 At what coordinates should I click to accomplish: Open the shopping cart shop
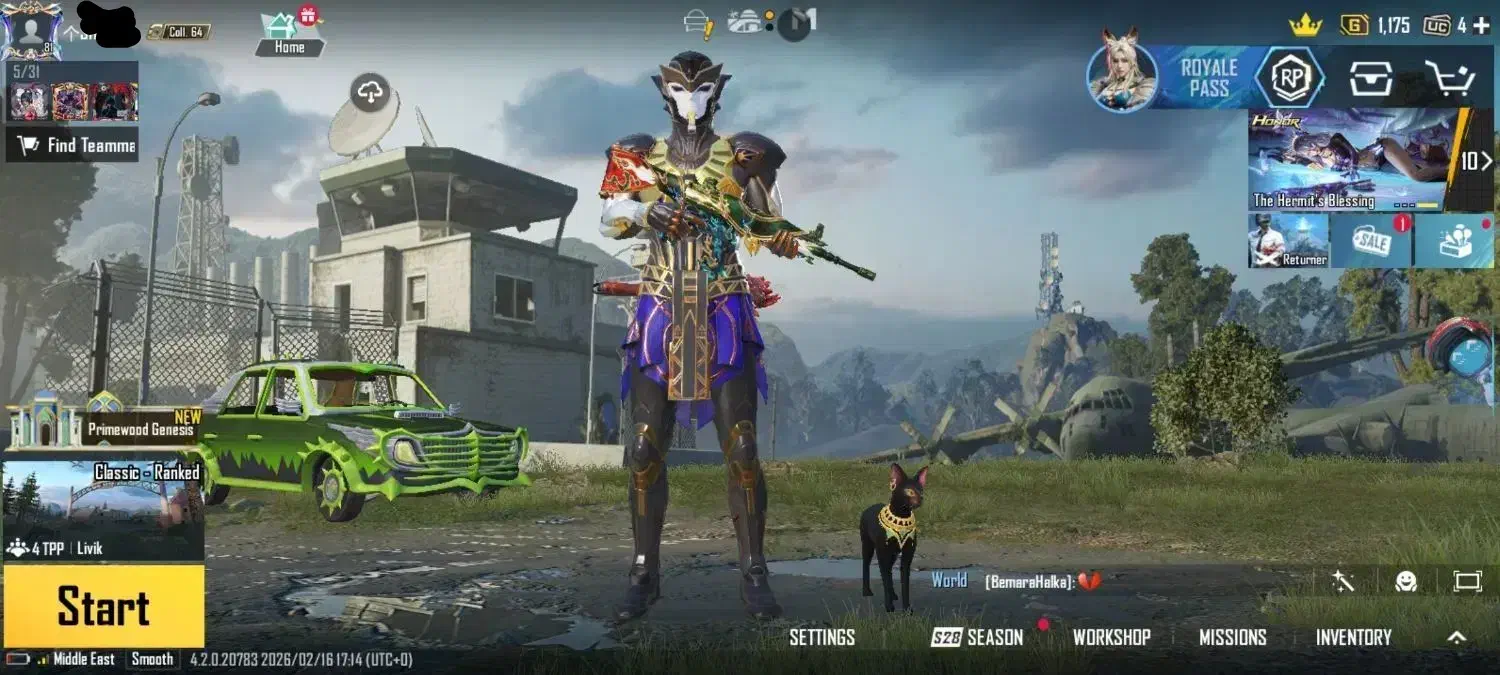(1448, 78)
